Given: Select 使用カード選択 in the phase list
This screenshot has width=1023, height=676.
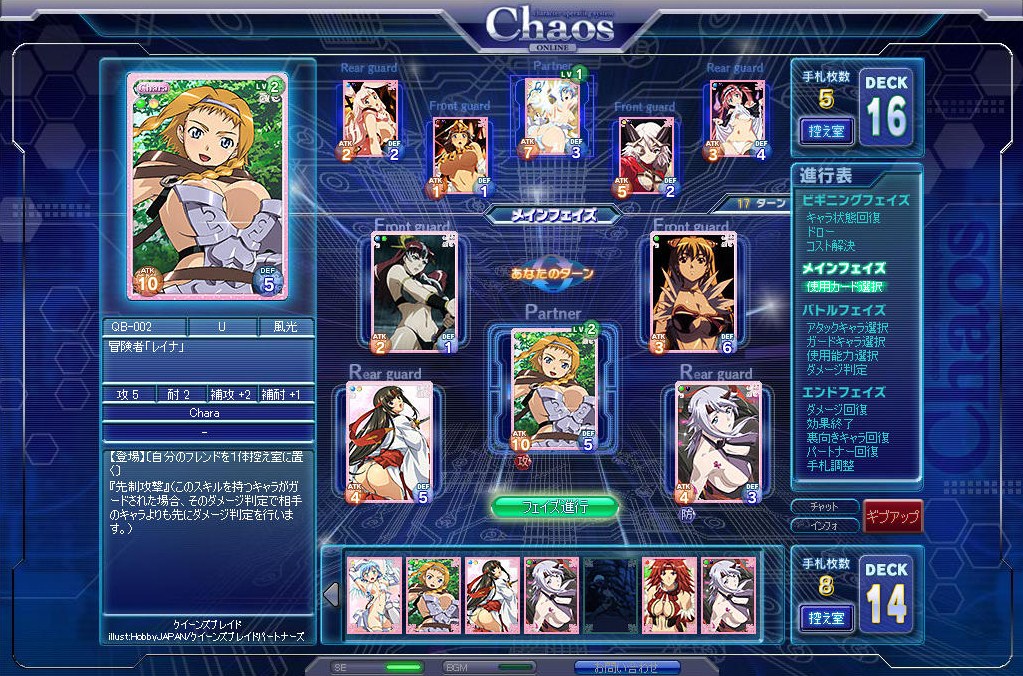Looking at the screenshot, I should point(845,287).
